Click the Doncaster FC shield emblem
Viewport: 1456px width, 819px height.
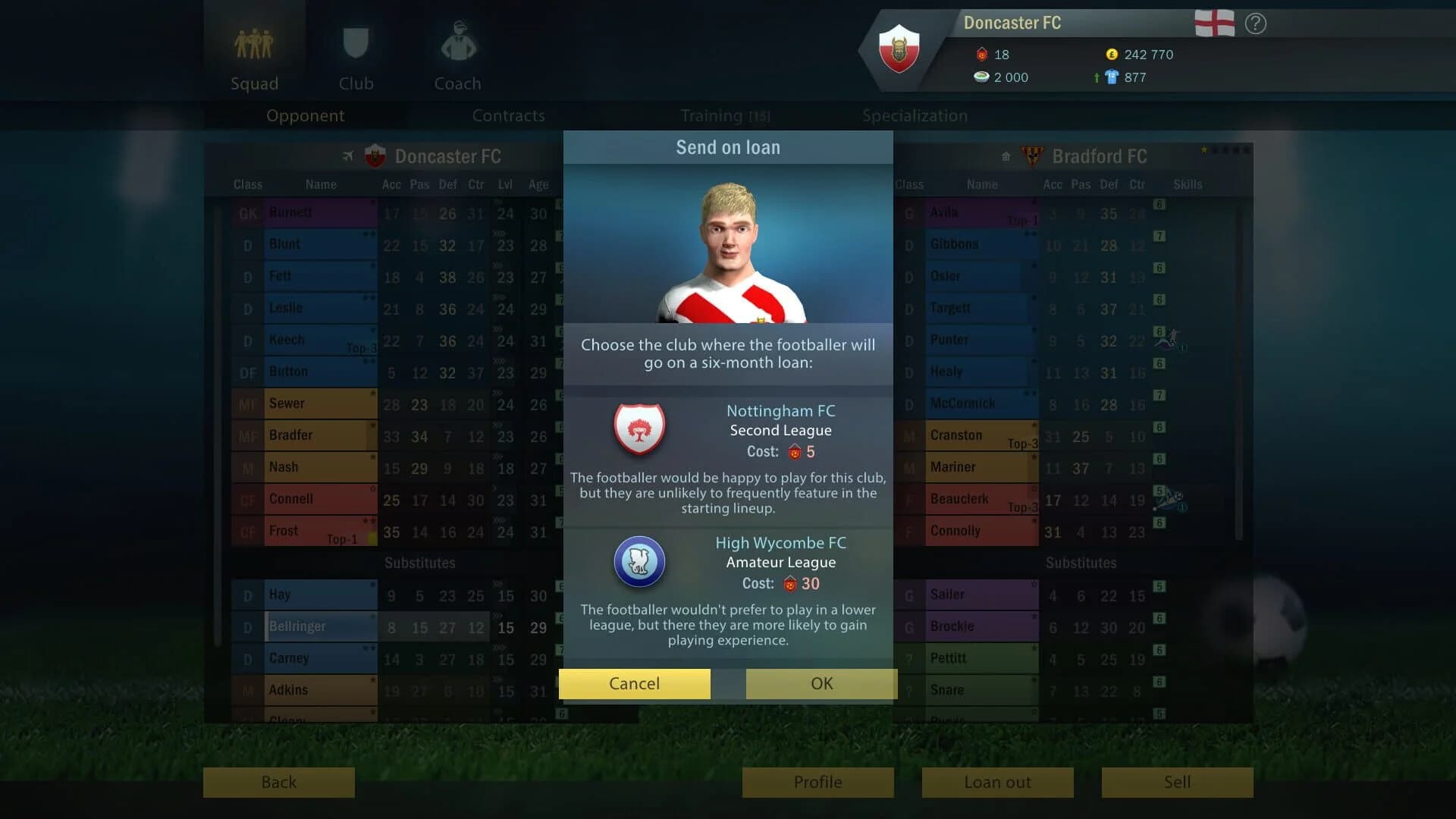point(899,49)
